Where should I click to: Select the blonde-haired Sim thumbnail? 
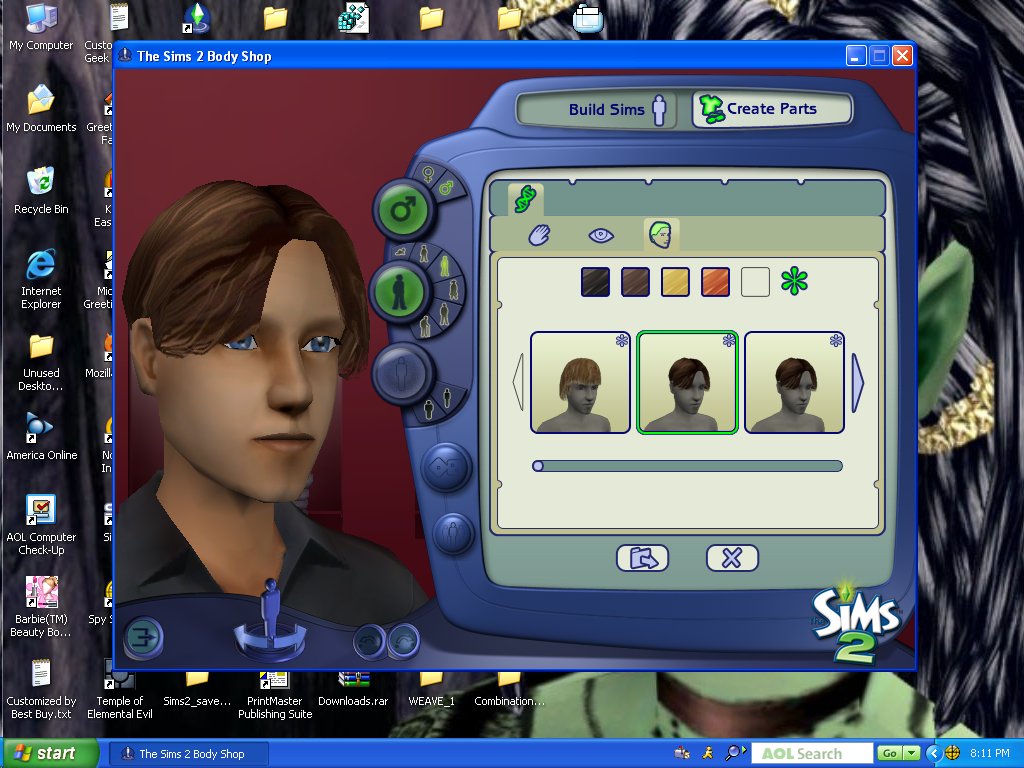click(x=580, y=383)
